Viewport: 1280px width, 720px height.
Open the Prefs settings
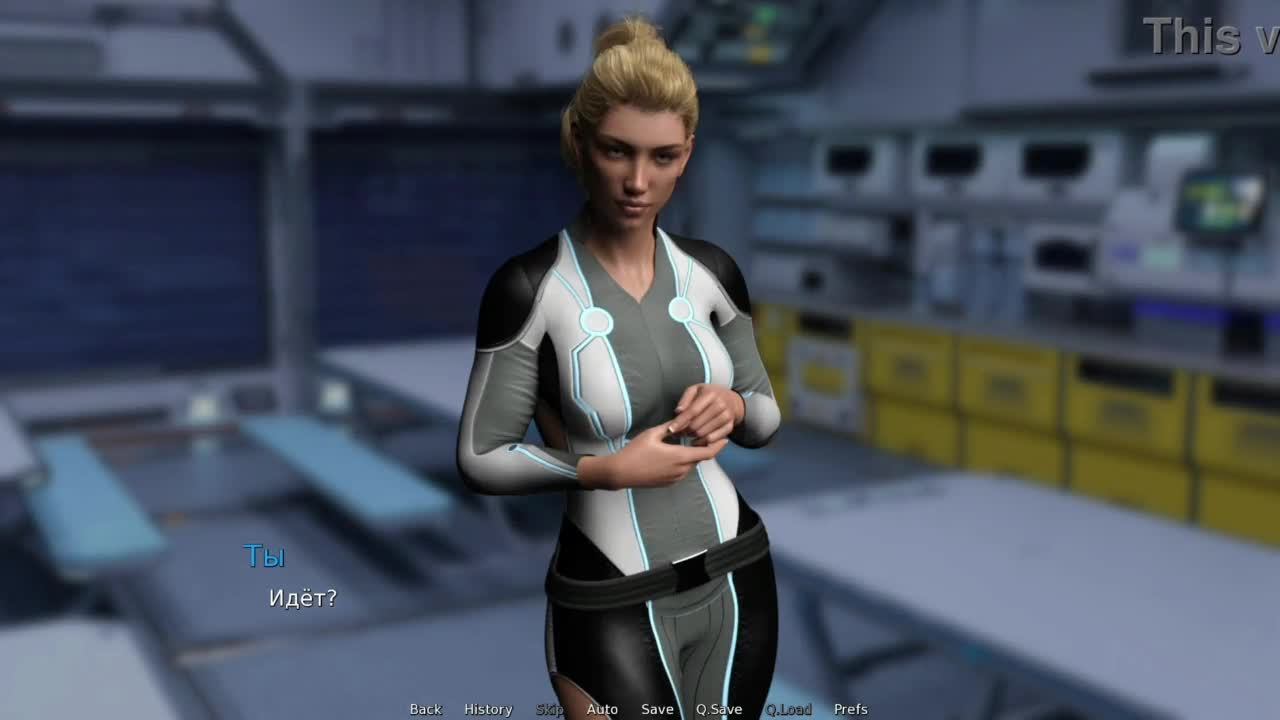[x=851, y=709]
